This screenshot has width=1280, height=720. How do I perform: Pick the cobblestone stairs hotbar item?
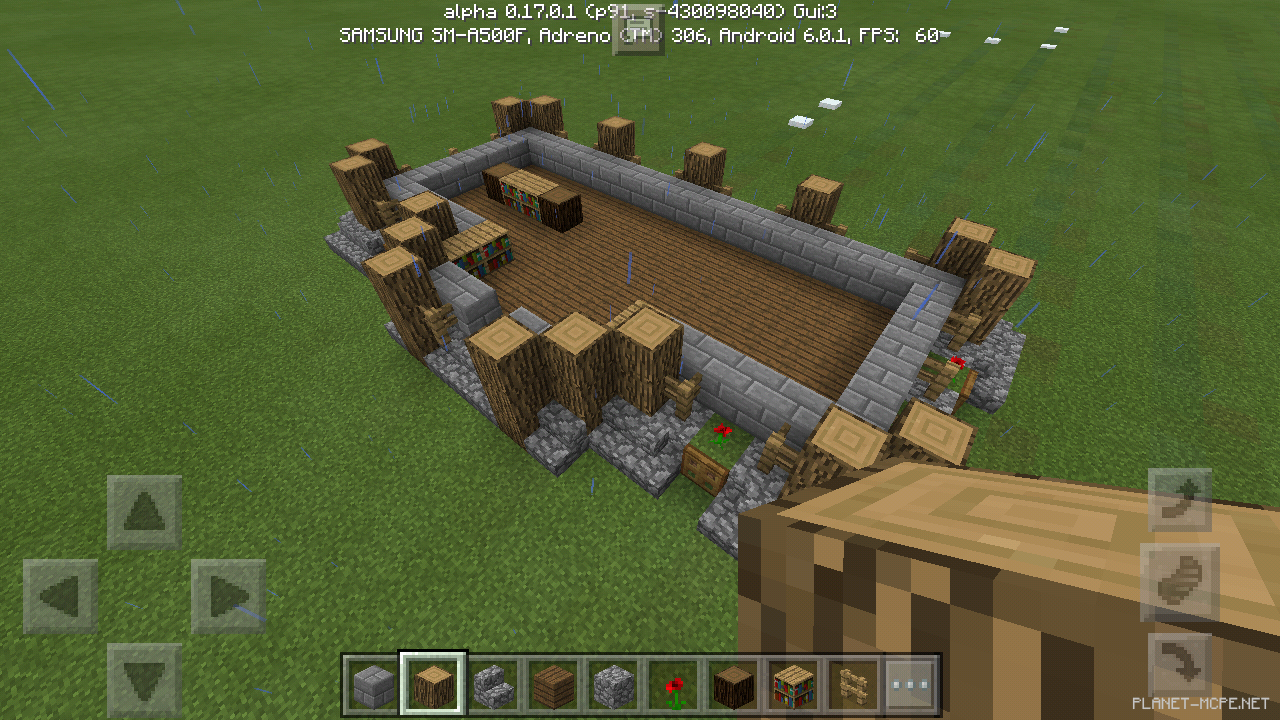(x=492, y=682)
